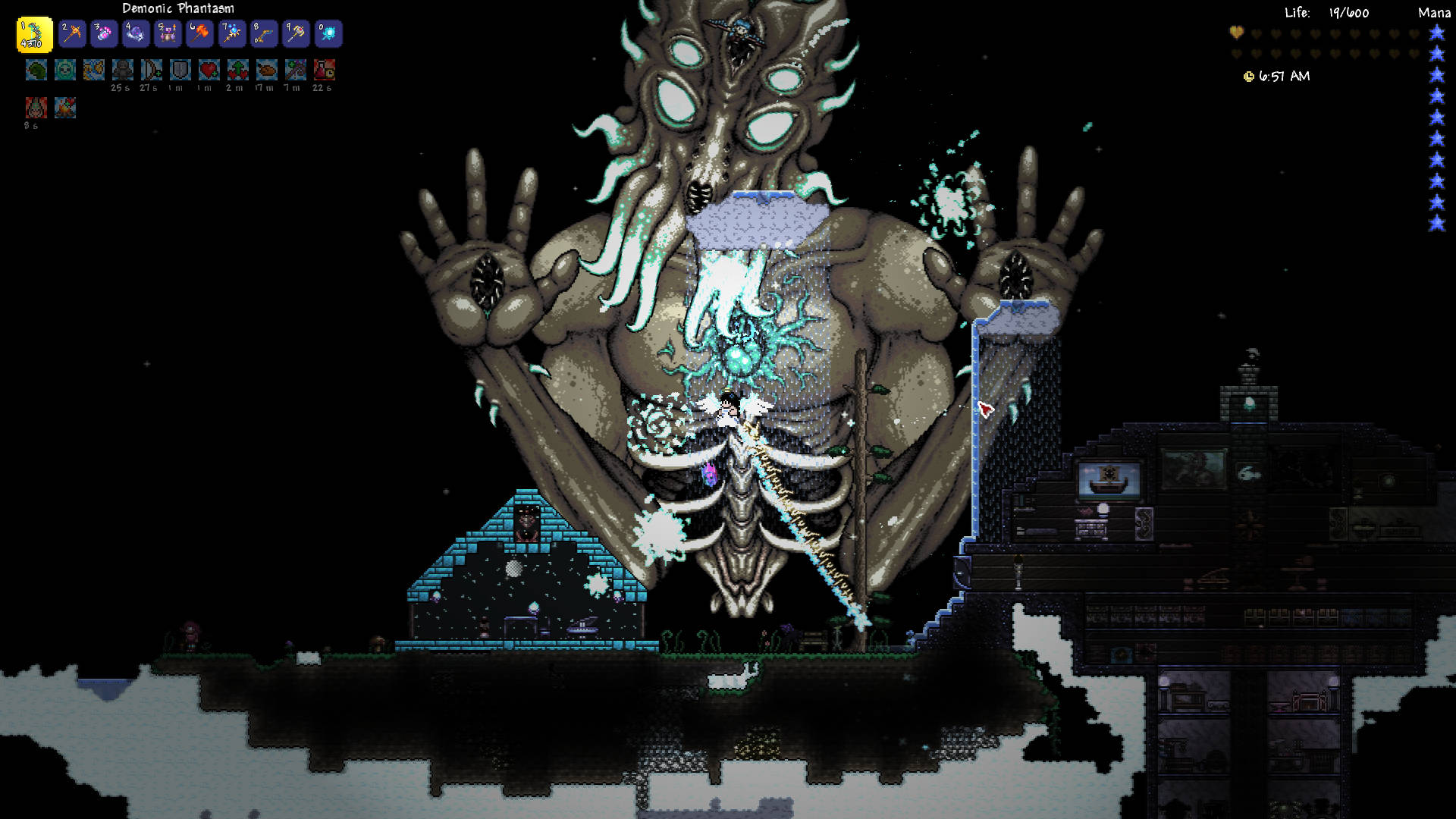The image size is (1456, 819).
Task: Click the red heart regeneration buff icon
Action: (x=209, y=71)
